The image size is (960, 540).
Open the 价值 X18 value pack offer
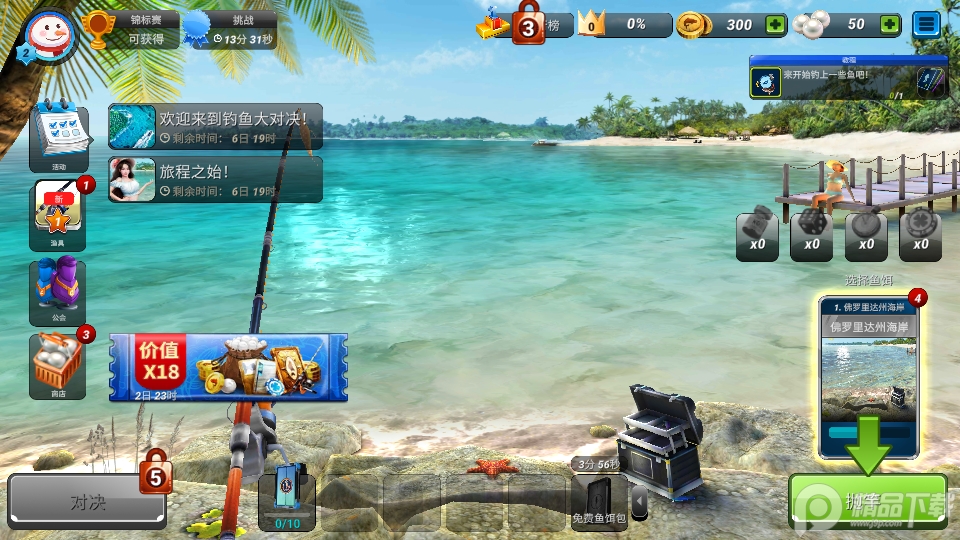[228, 367]
